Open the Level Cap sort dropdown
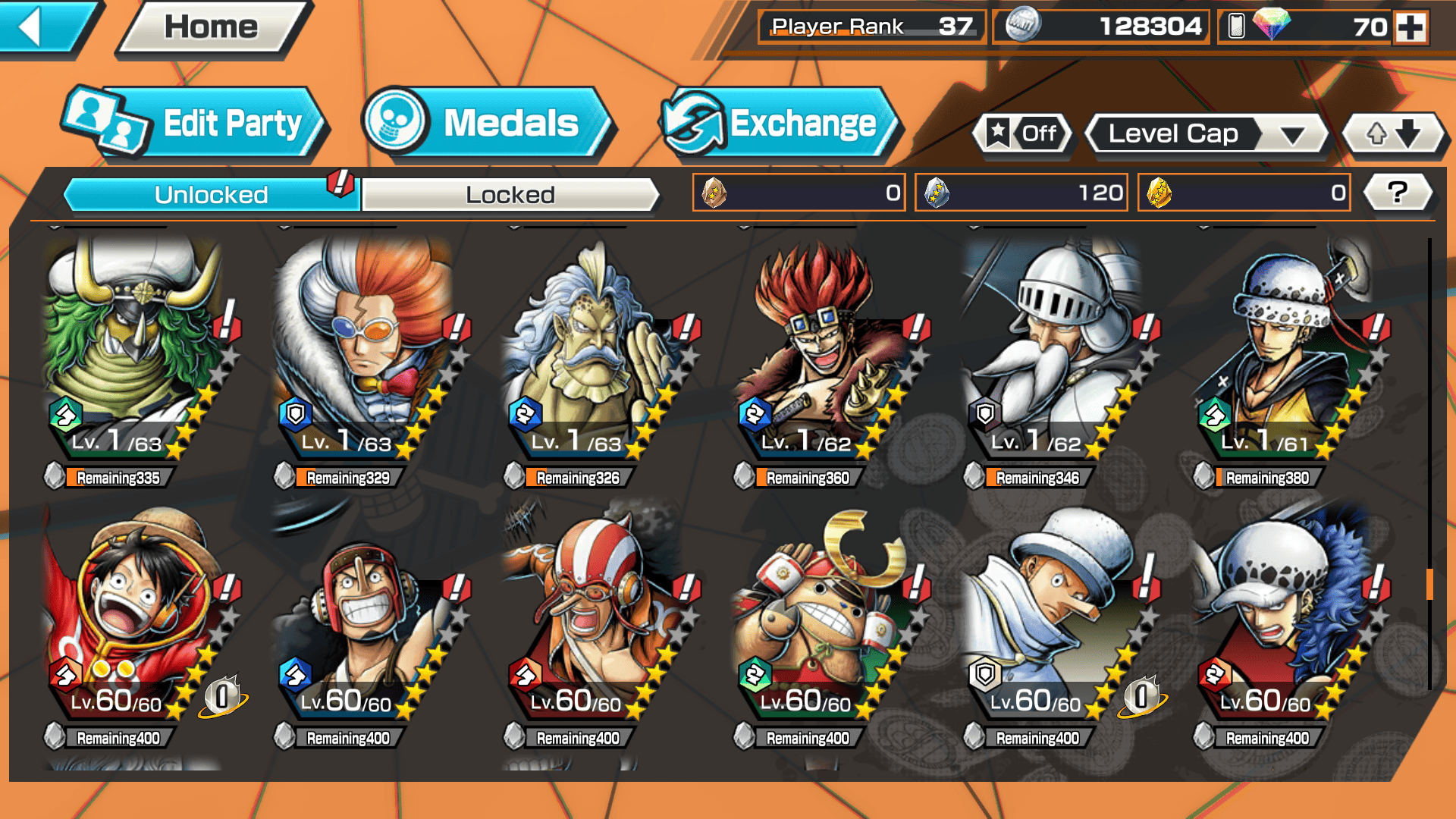This screenshot has height=819, width=1456. [x=1206, y=134]
